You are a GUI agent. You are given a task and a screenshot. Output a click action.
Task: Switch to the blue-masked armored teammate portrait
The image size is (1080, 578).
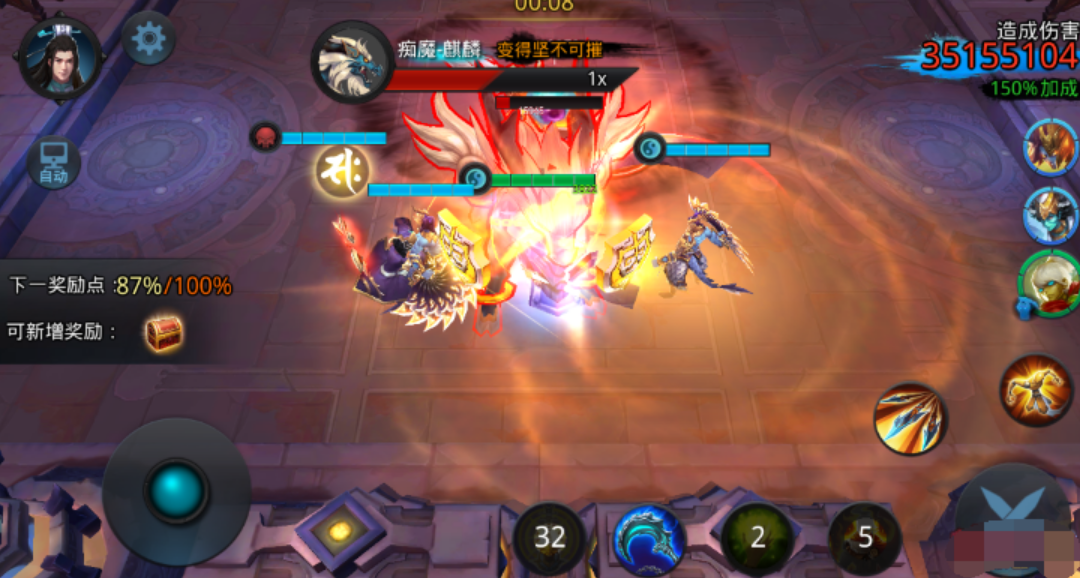tap(1051, 215)
